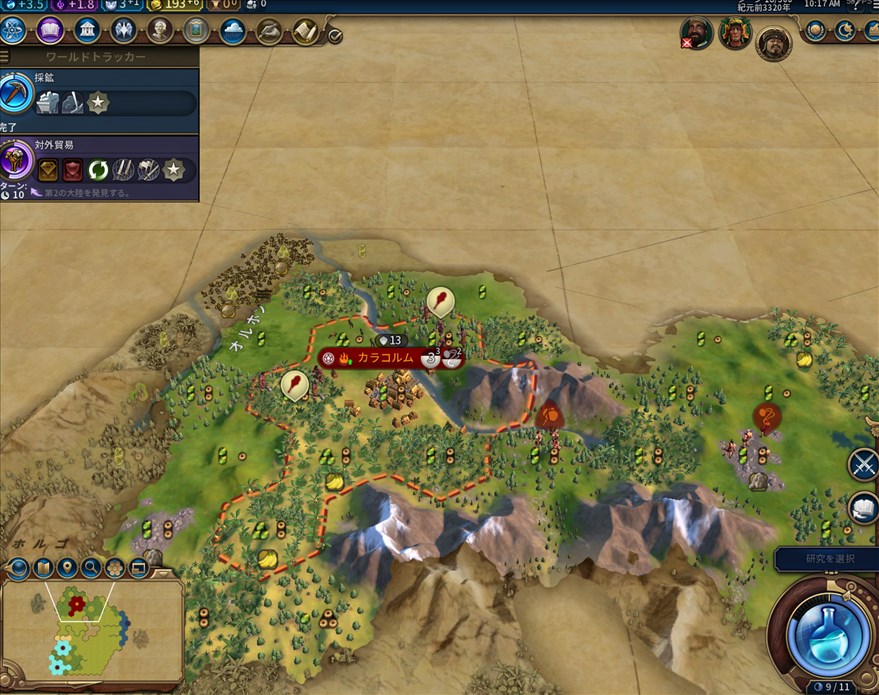Image resolution: width=879 pixels, height=695 pixels.
Task: Open the world rankings globe icon
Action: coord(816,31)
